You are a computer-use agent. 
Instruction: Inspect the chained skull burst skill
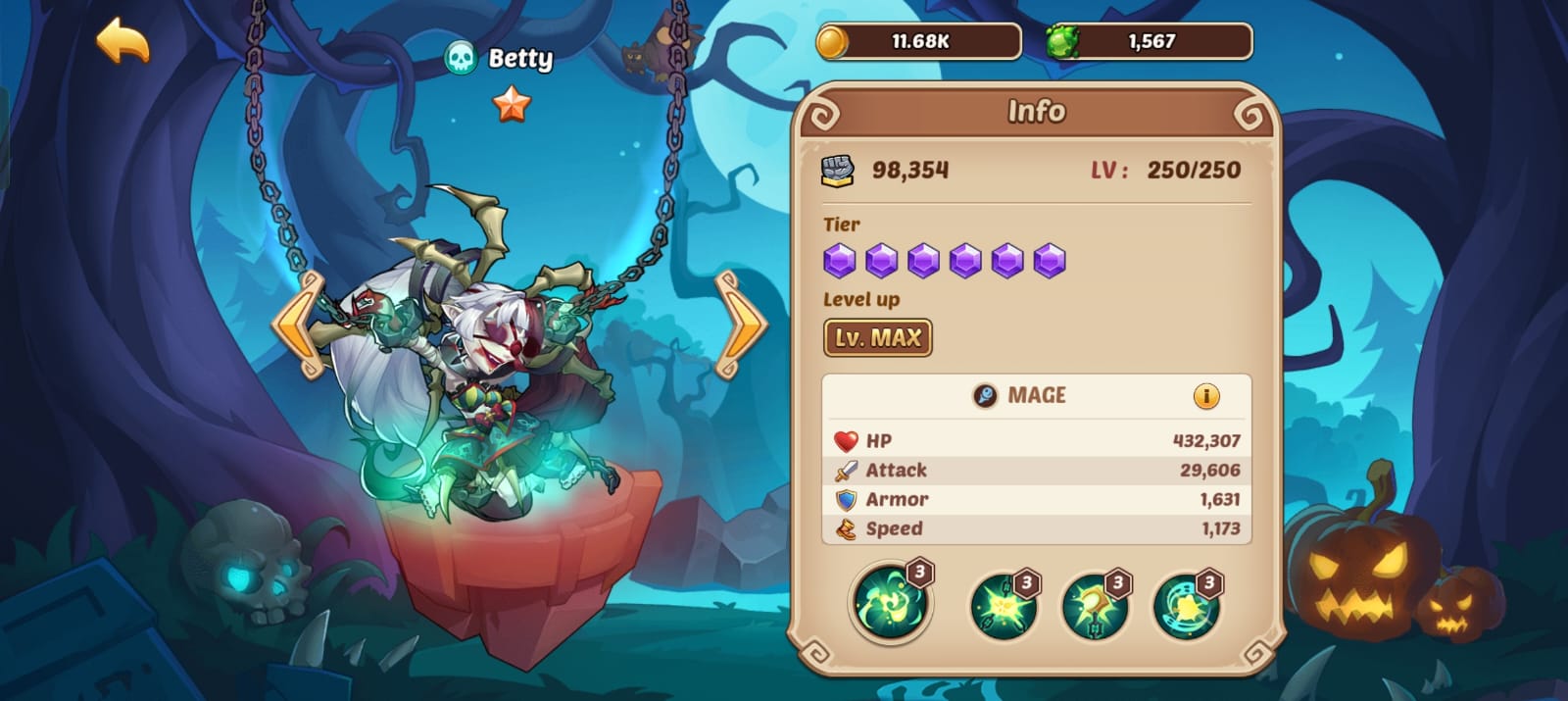[1003, 606]
